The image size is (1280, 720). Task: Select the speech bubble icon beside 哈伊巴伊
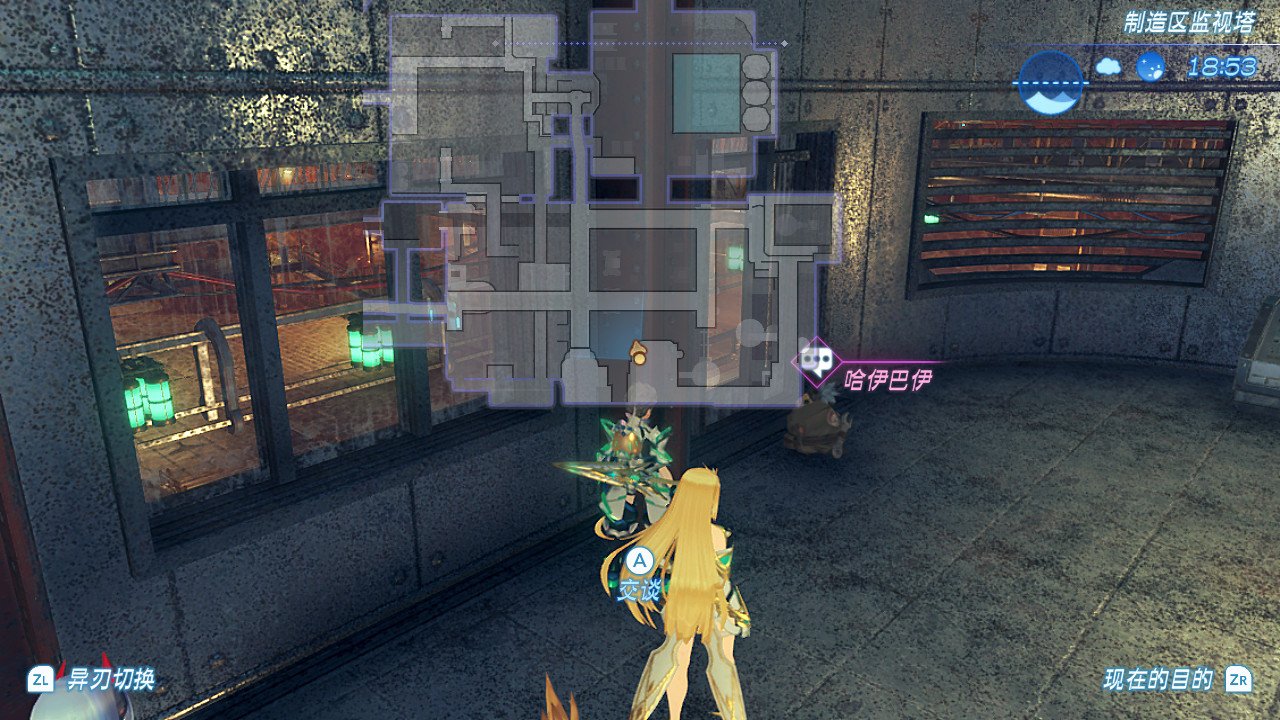(817, 360)
